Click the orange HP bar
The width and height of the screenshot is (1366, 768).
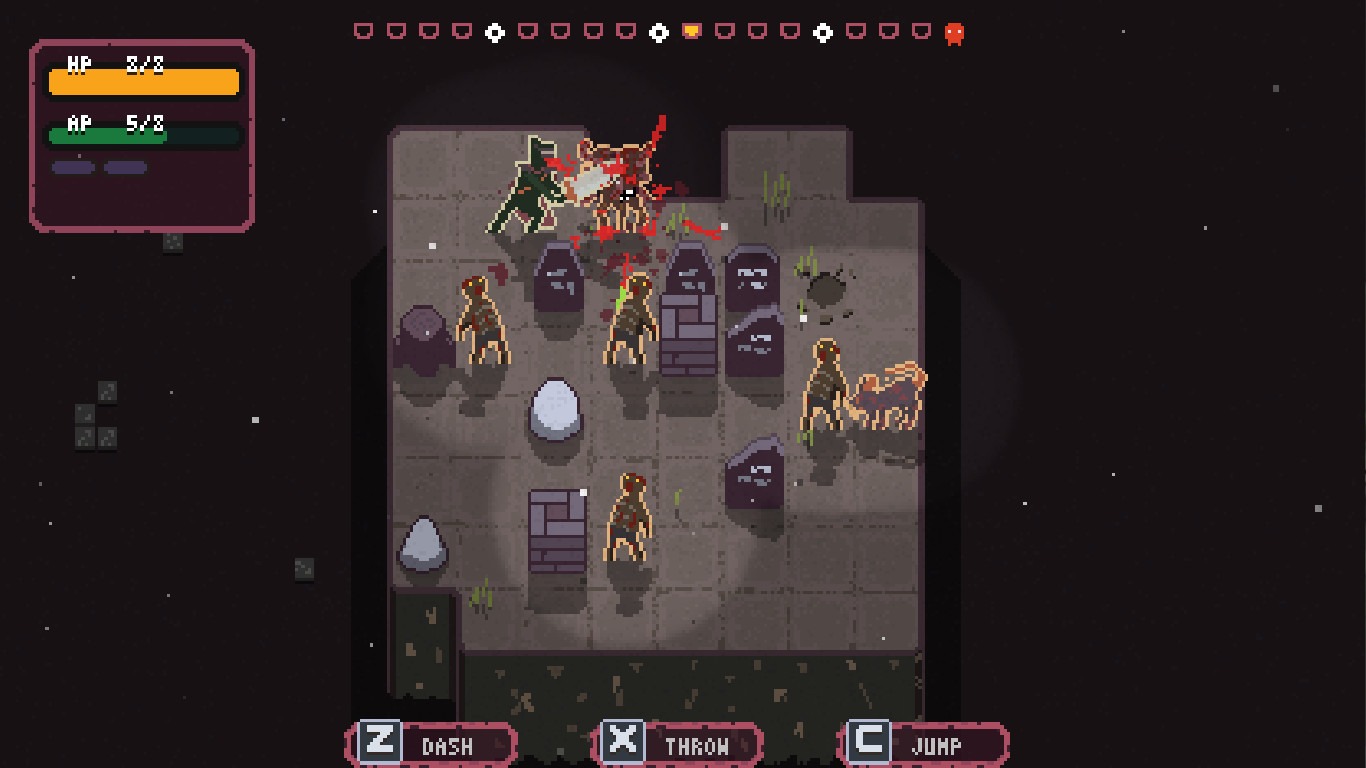coord(143,82)
